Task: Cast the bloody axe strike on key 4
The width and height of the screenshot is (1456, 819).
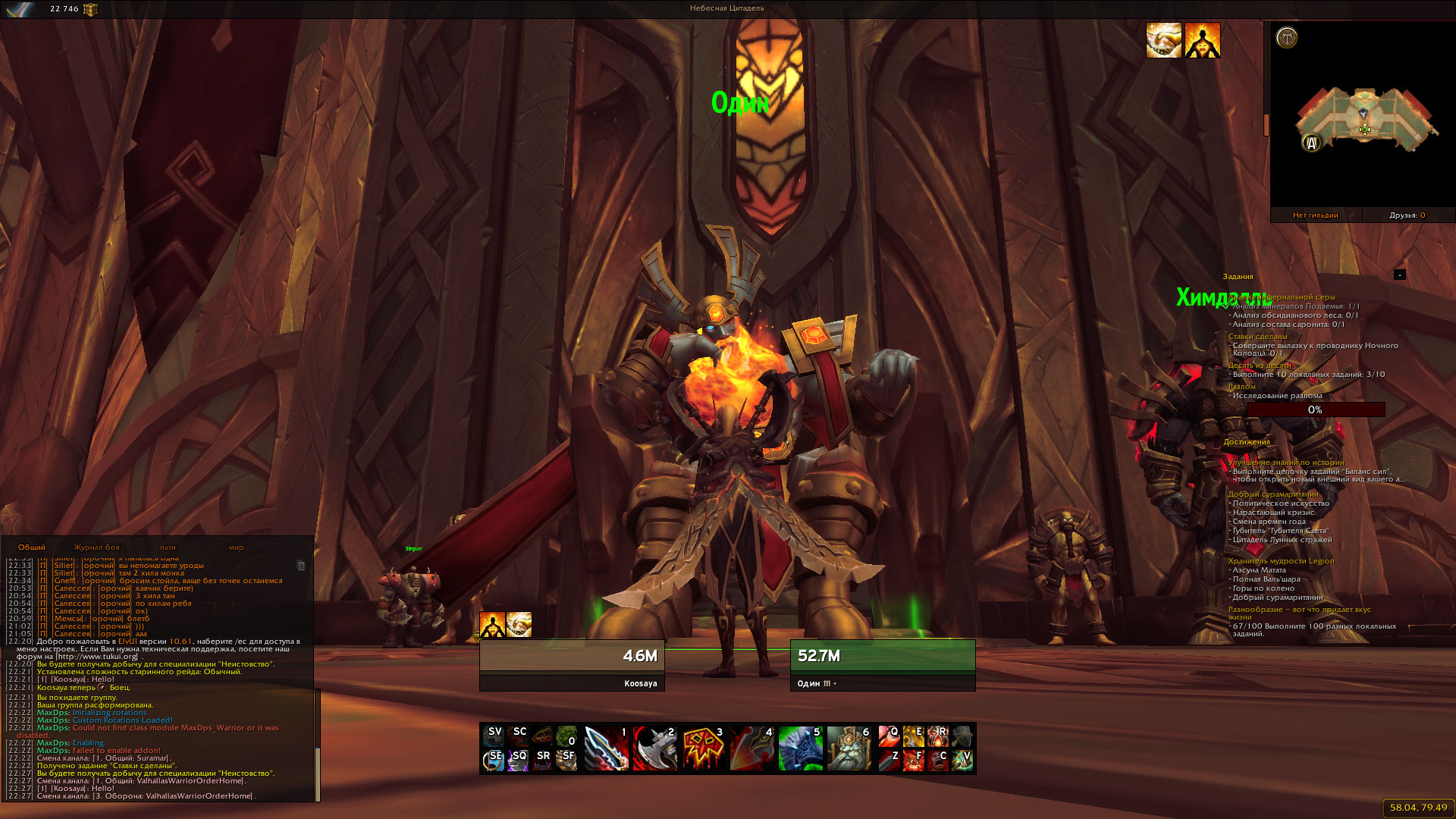Action: 752,748
